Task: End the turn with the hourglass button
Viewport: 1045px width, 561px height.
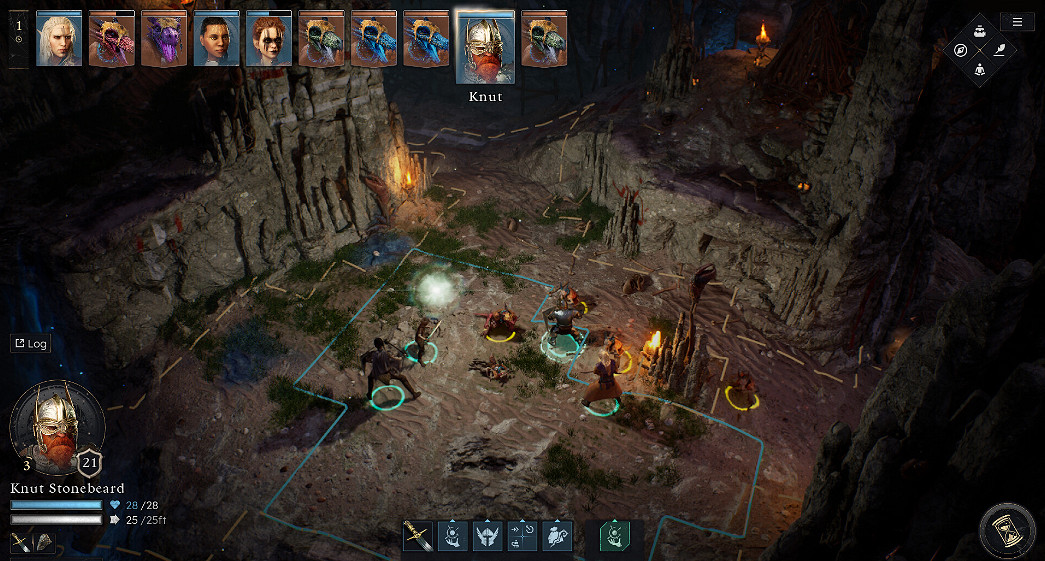Action: 1008,531
